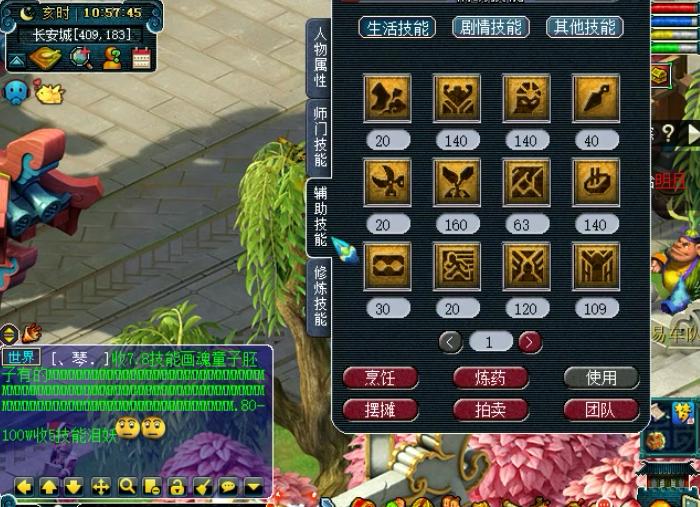Viewport: 700px width, 507px height.
Task: Go to the next skill page
Action: [530, 342]
